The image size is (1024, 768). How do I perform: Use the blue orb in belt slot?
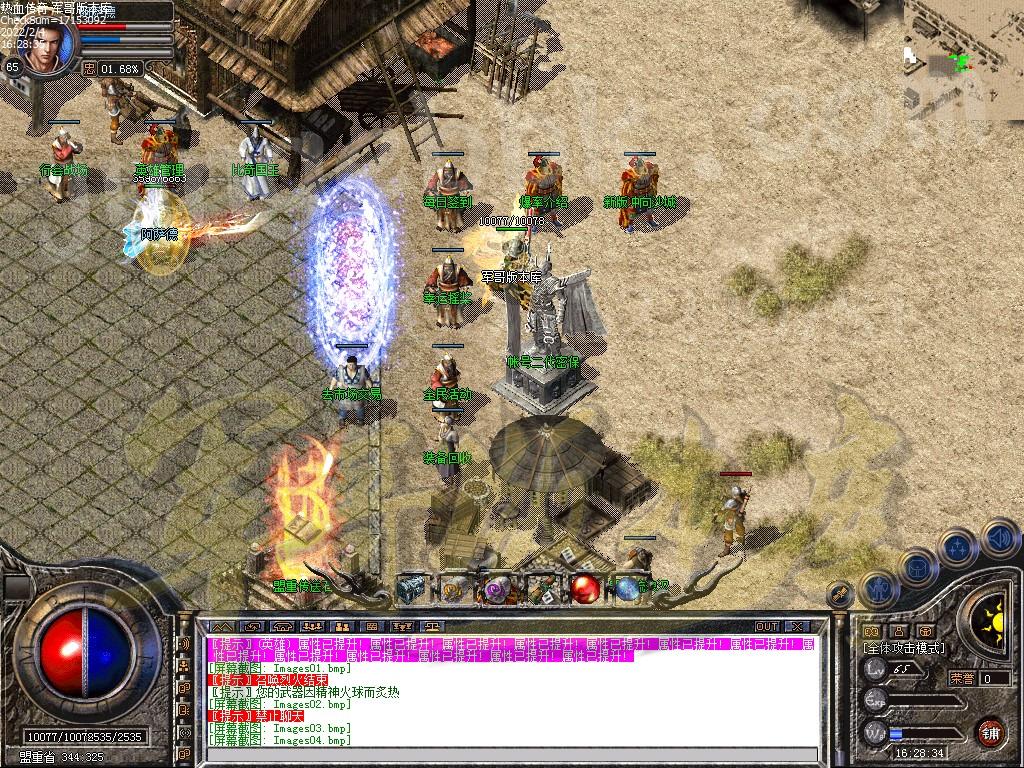(x=627, y=590)
